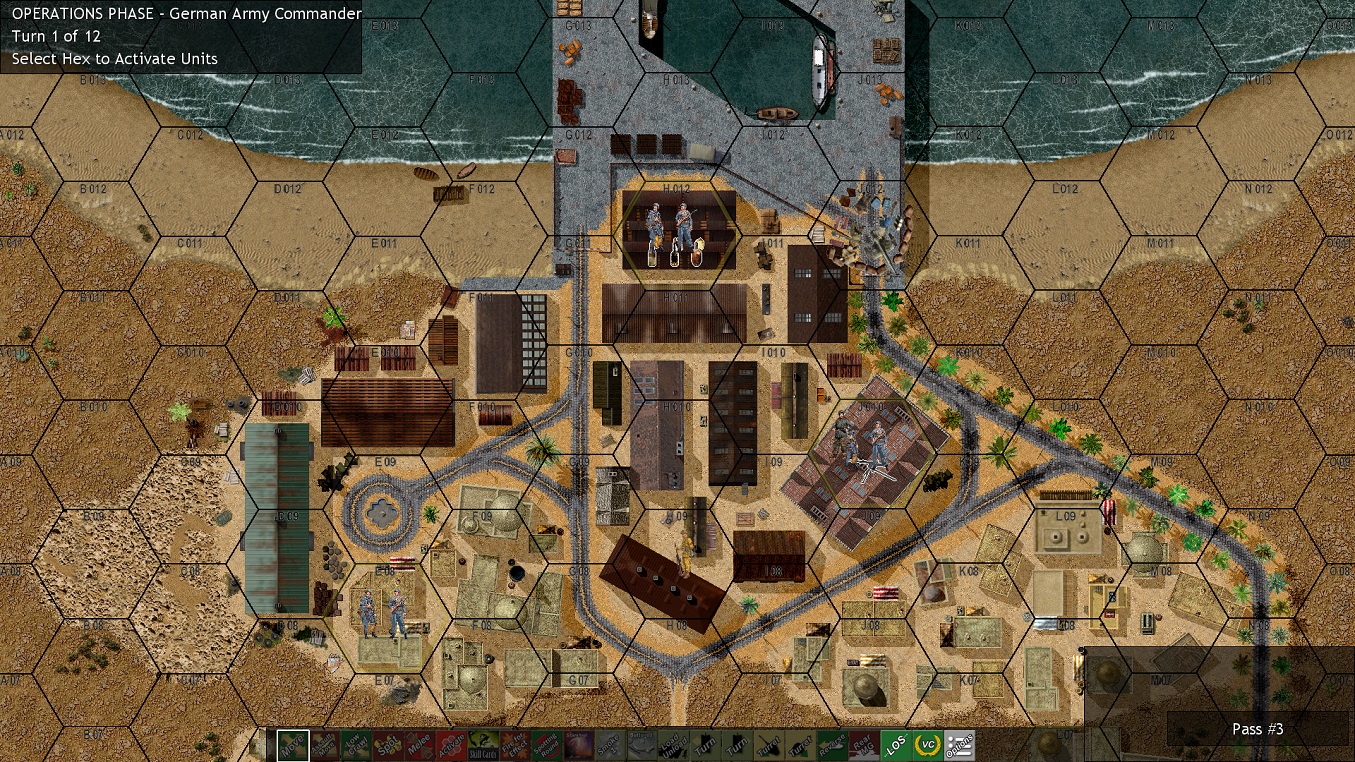This screenshot has width=1355, height=762.
Task: Deploy Smoke 1 using its icon
Action: 610,745
